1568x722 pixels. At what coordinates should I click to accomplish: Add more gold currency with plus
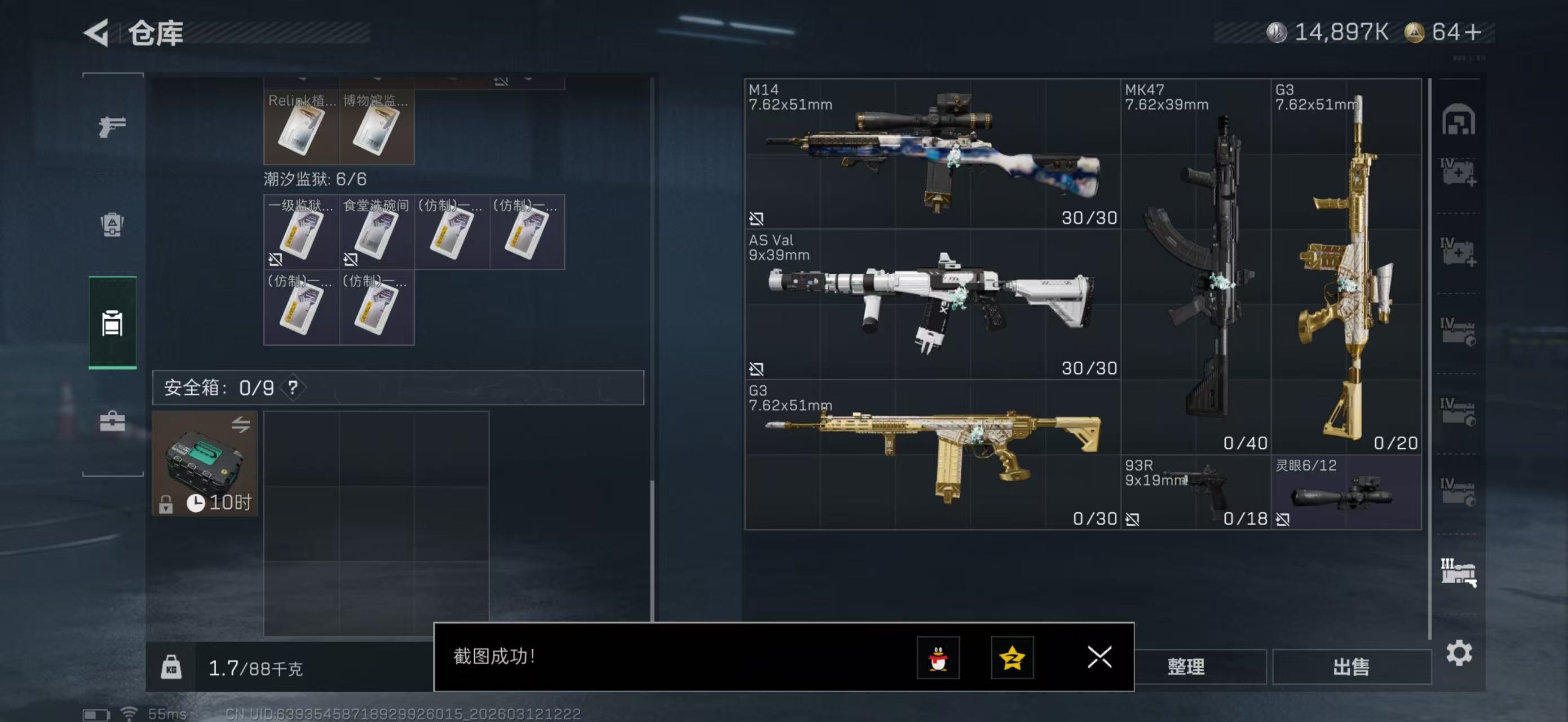pyautogui.click(x=1474, y=32)
